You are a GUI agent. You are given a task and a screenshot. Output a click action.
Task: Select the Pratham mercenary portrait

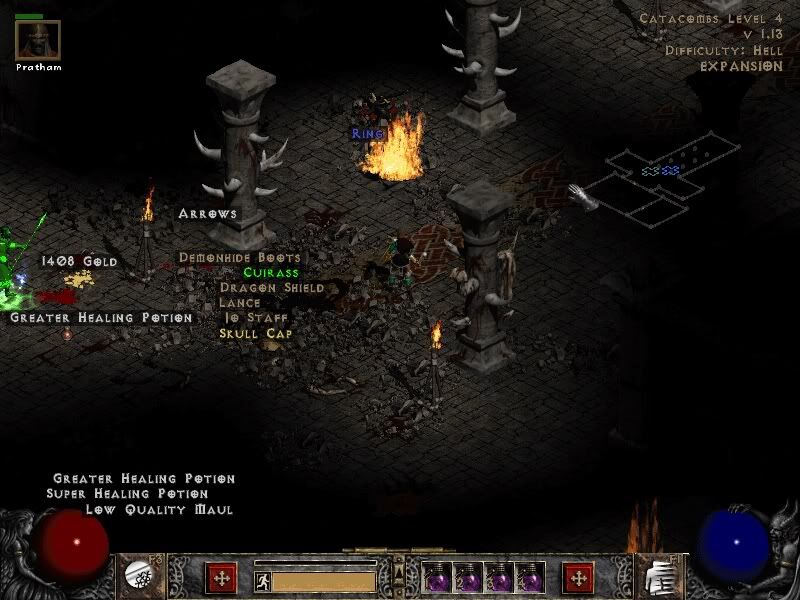tap(38, 40)
